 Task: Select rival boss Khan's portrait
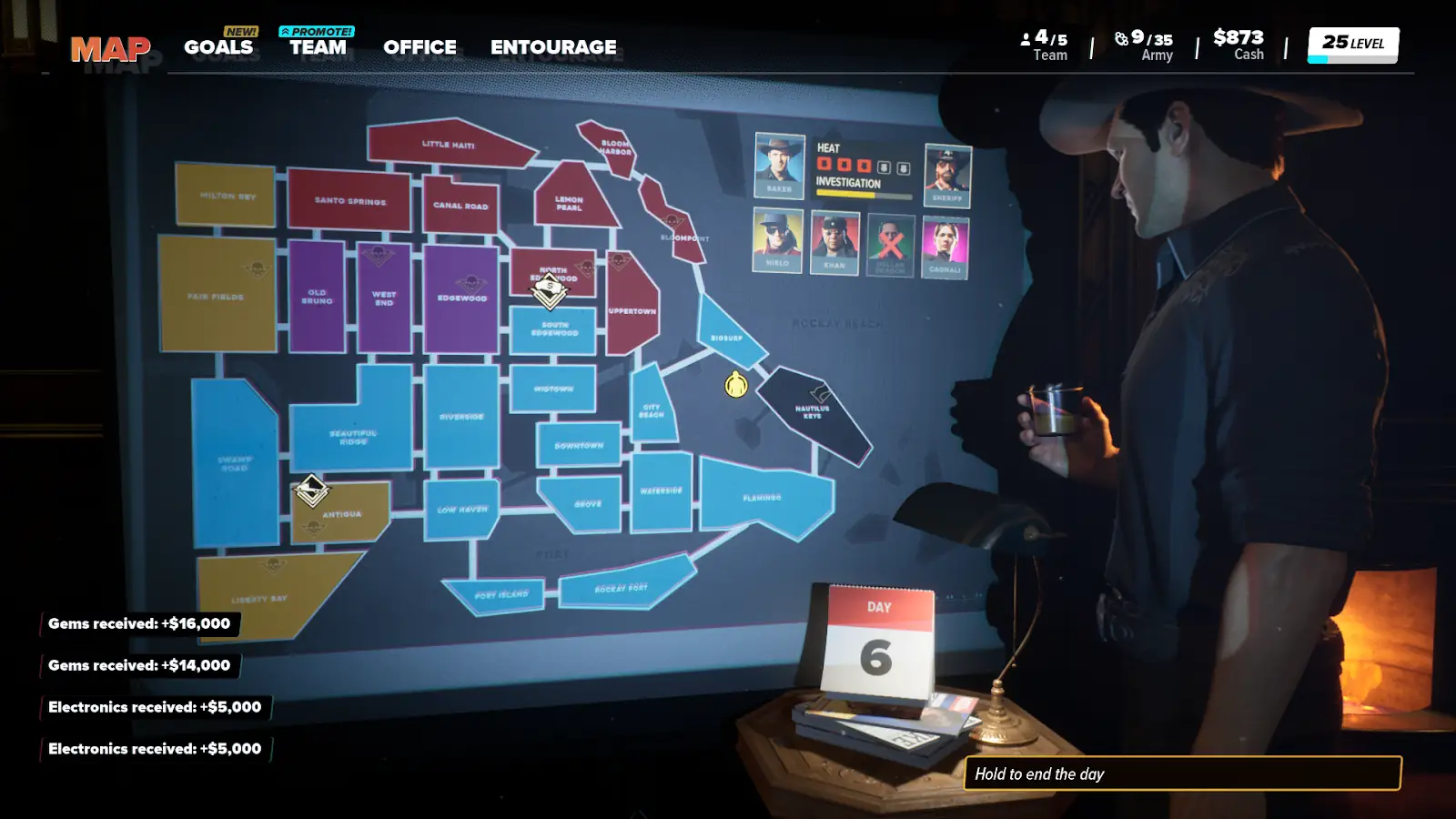tap(834, 243)
